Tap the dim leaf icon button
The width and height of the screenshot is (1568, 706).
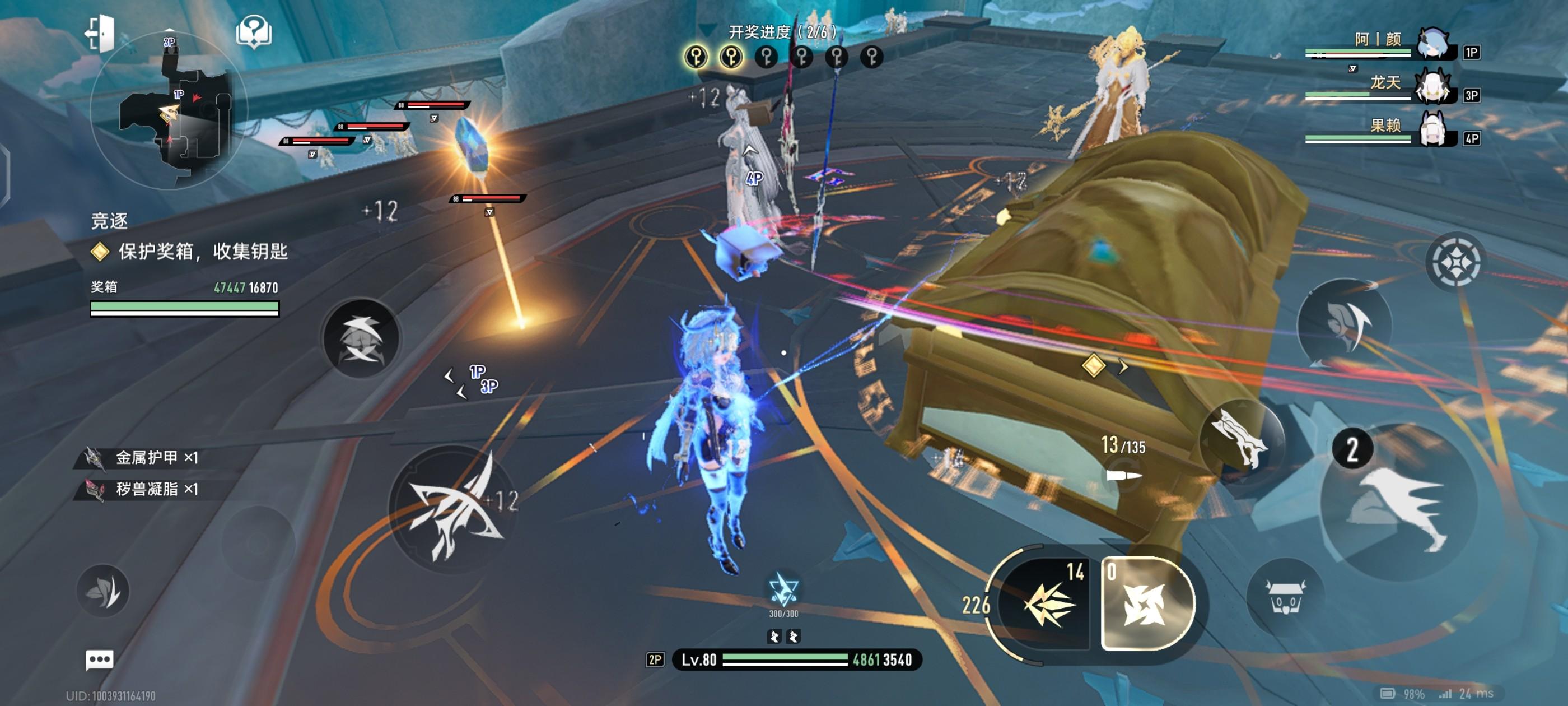click(103, 591)
